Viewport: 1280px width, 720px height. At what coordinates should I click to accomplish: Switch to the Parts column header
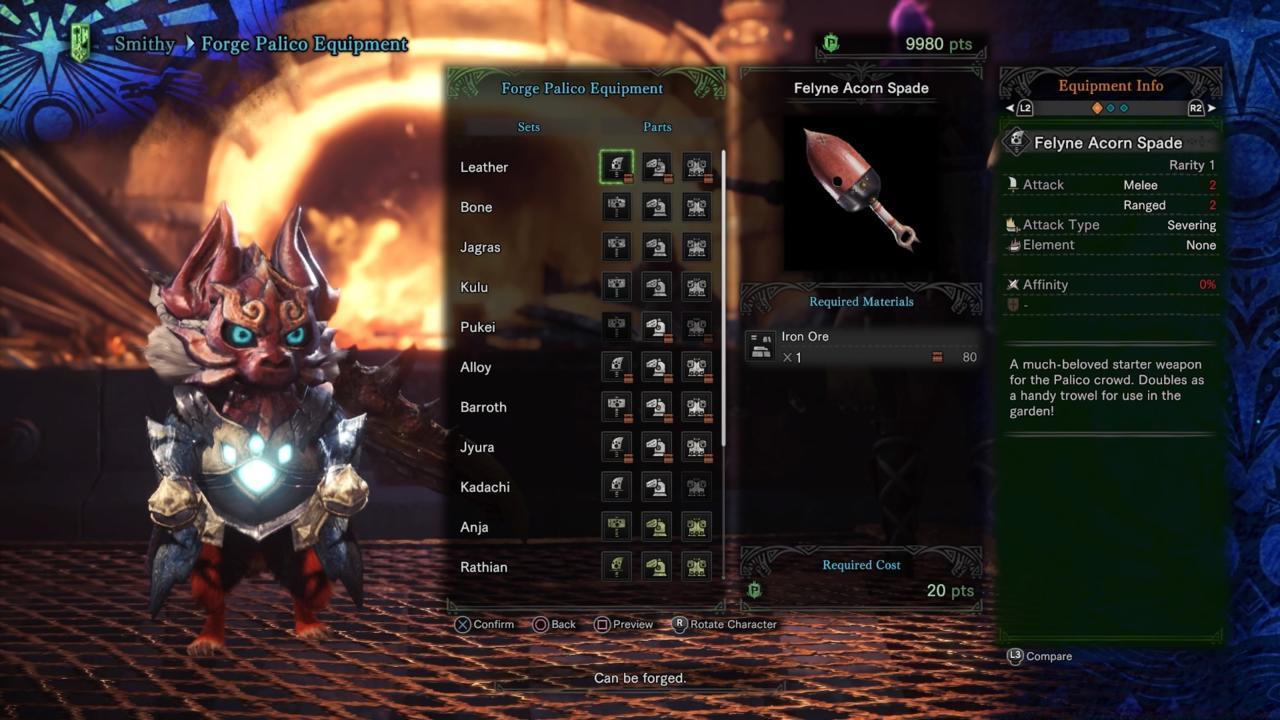click(x=657, y=127)
